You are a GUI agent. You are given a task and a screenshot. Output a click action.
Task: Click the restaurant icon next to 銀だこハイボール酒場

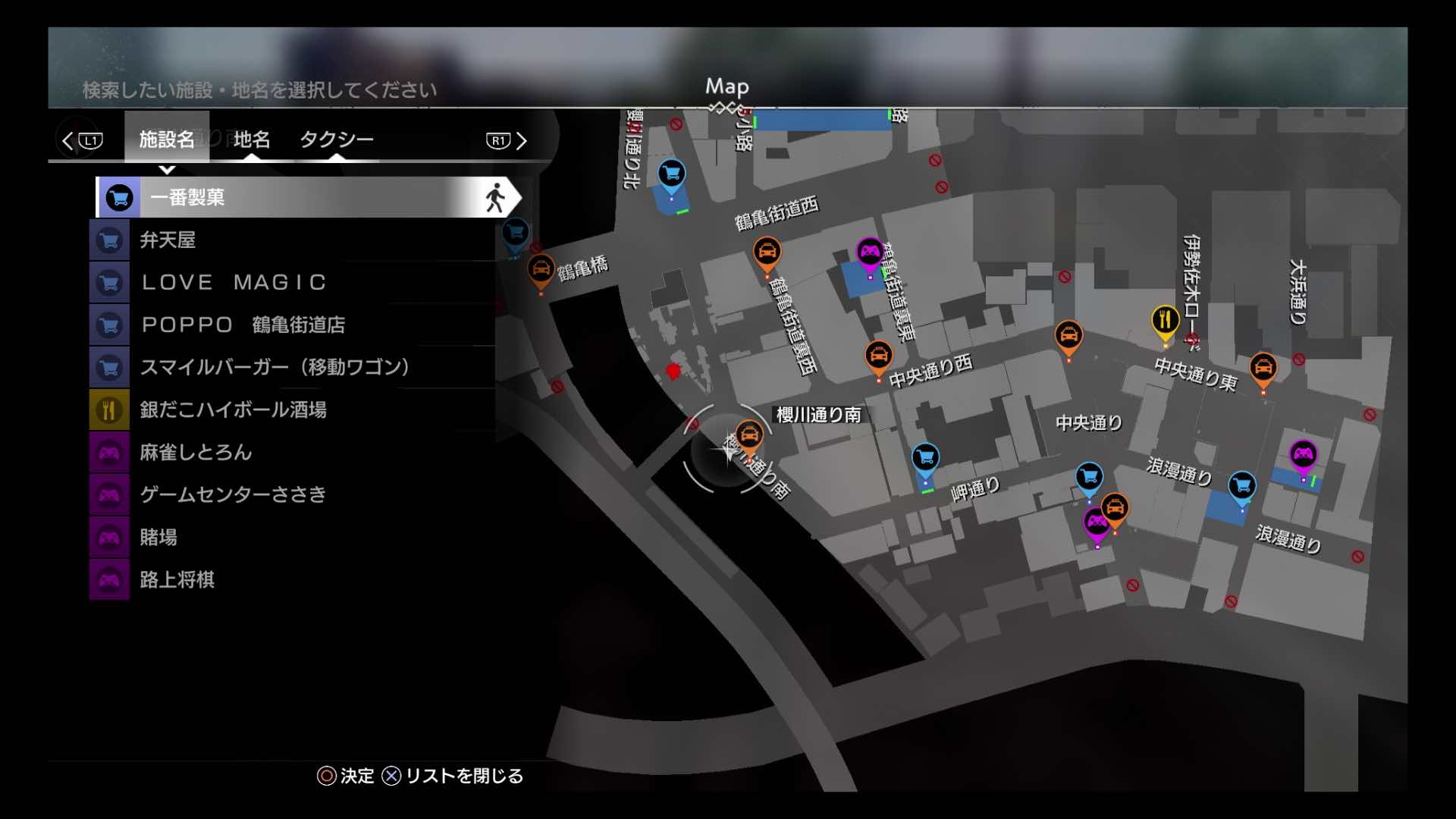tap(108, 409)
